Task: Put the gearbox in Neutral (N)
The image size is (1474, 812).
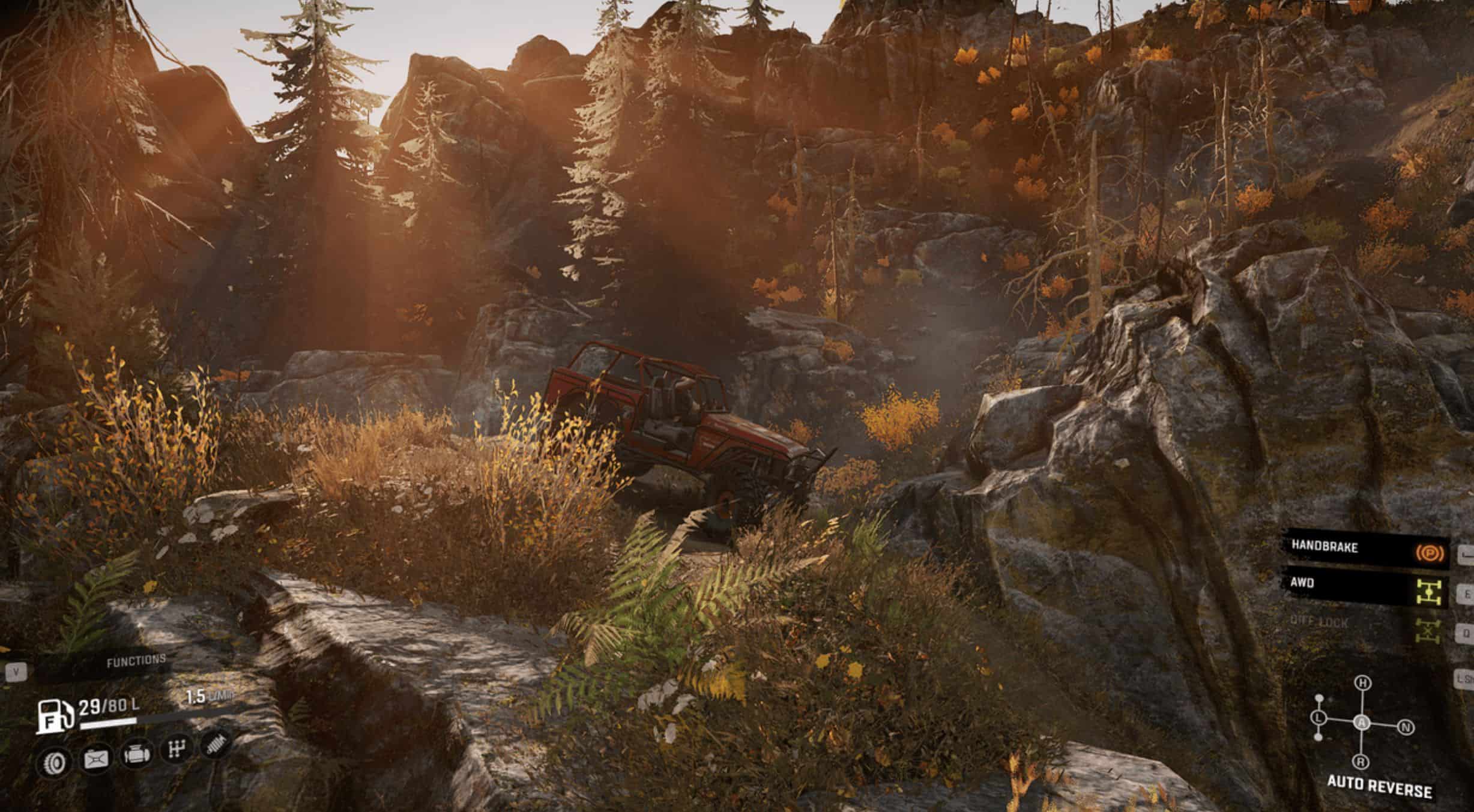Action: tap(1406, 728)
